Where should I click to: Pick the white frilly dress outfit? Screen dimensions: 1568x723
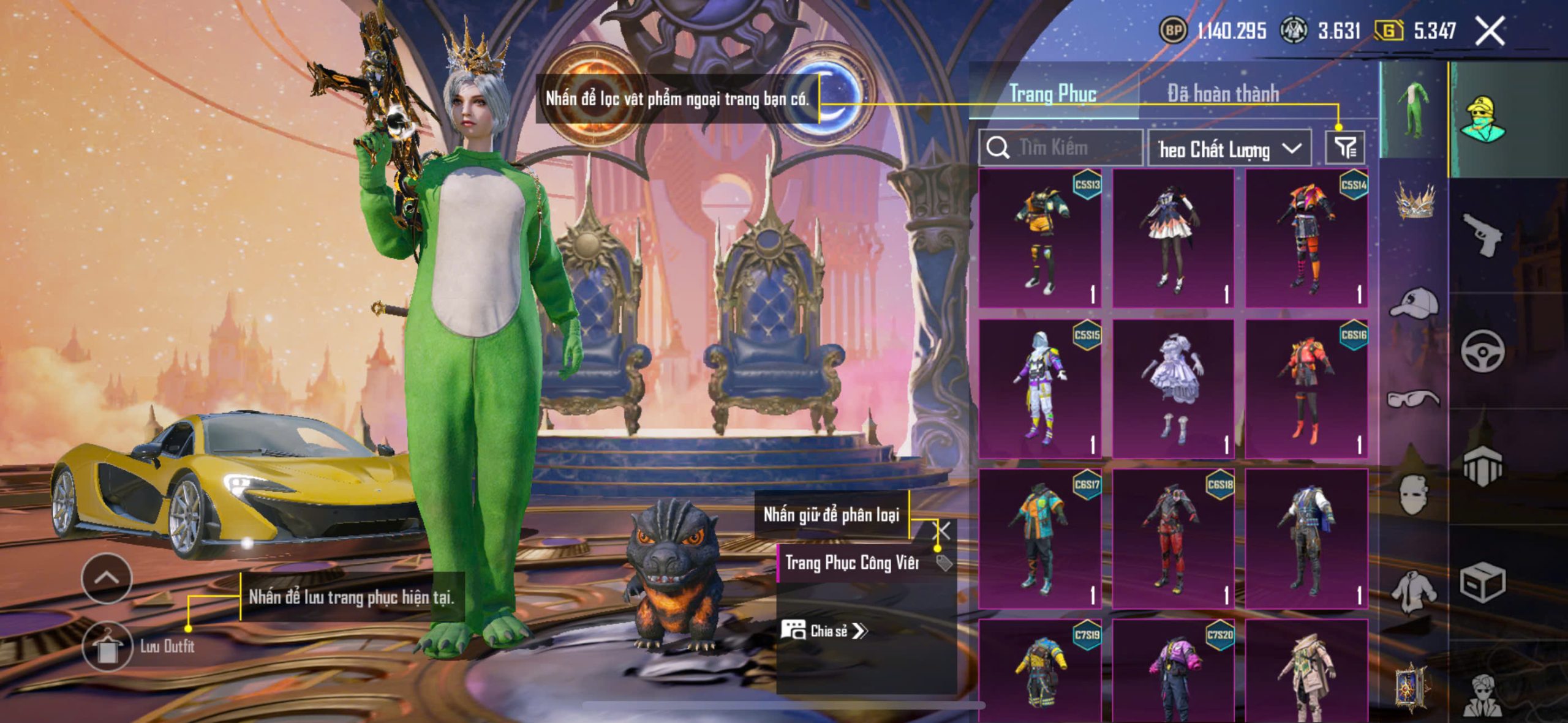(1173, 388)
